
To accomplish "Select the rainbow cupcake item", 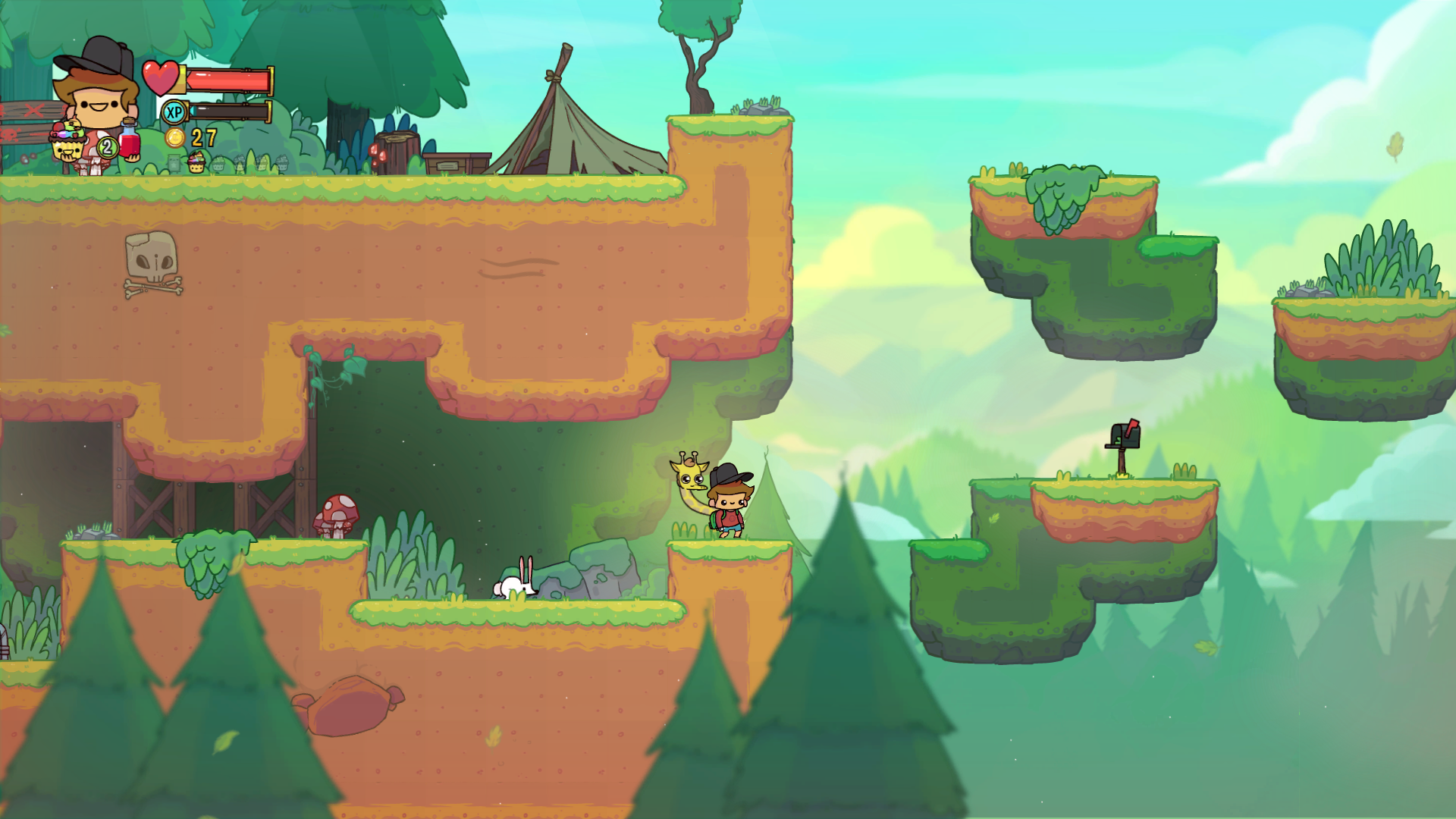I will coord(67,141).
